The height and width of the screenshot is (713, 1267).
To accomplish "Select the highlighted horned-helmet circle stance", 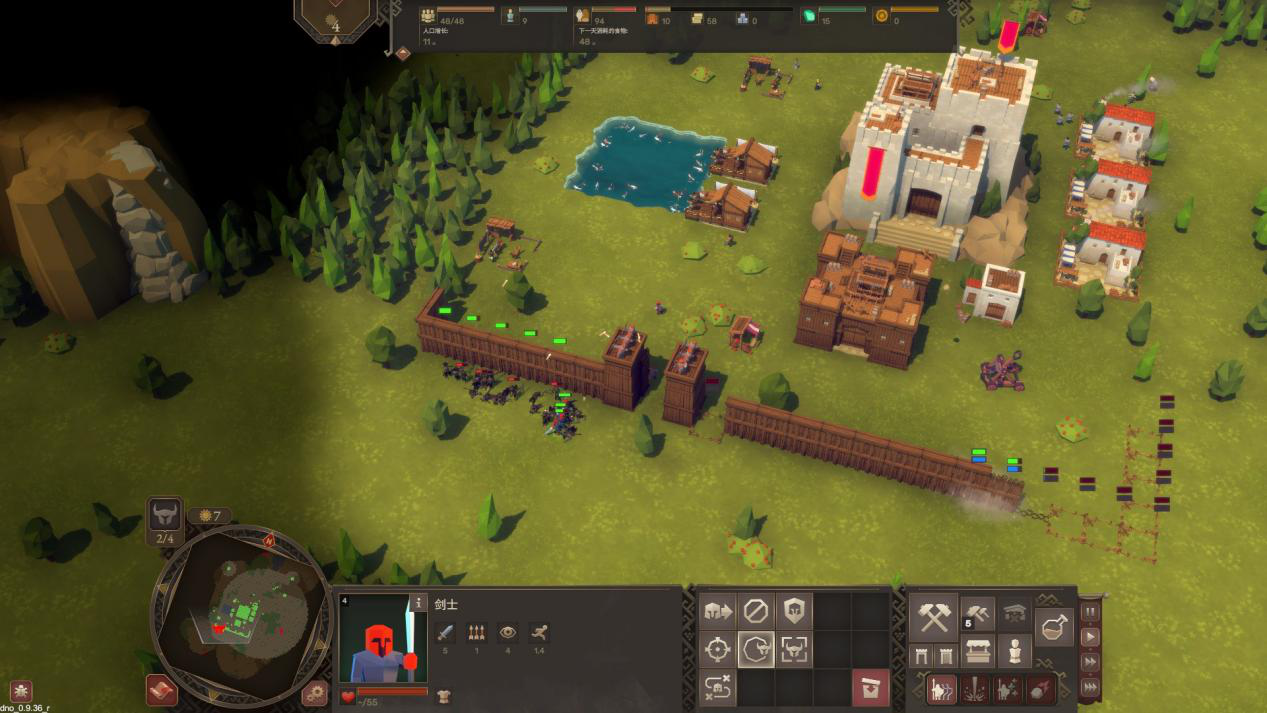I will (x=756, y=649).
